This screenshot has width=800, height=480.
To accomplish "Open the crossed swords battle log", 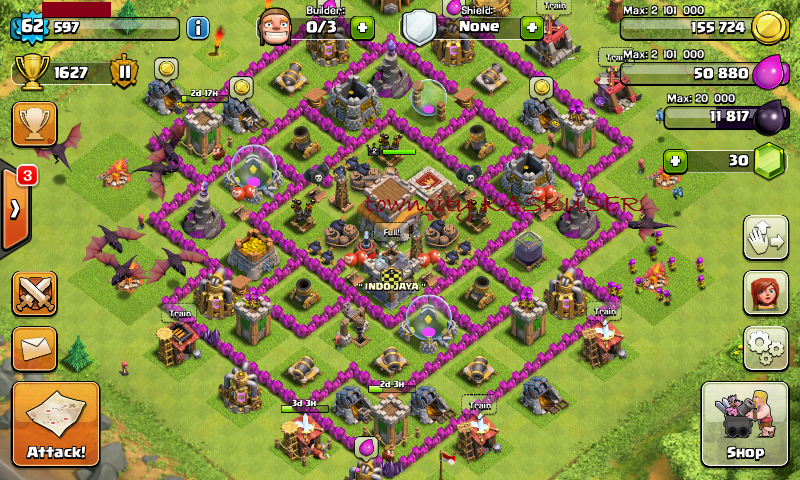I will tap(35, 293).
